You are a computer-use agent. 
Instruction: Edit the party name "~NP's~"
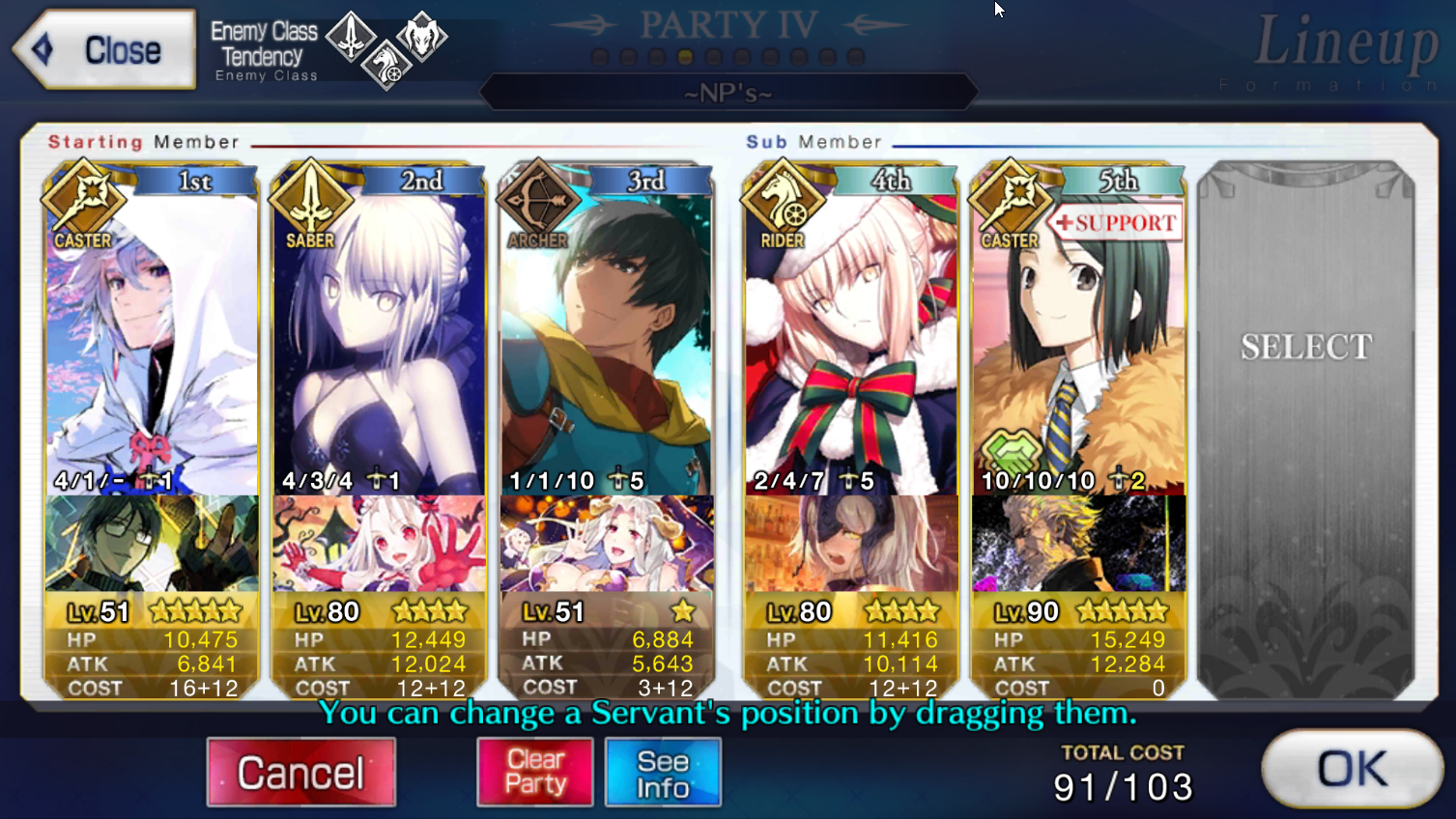coord(728,94)
